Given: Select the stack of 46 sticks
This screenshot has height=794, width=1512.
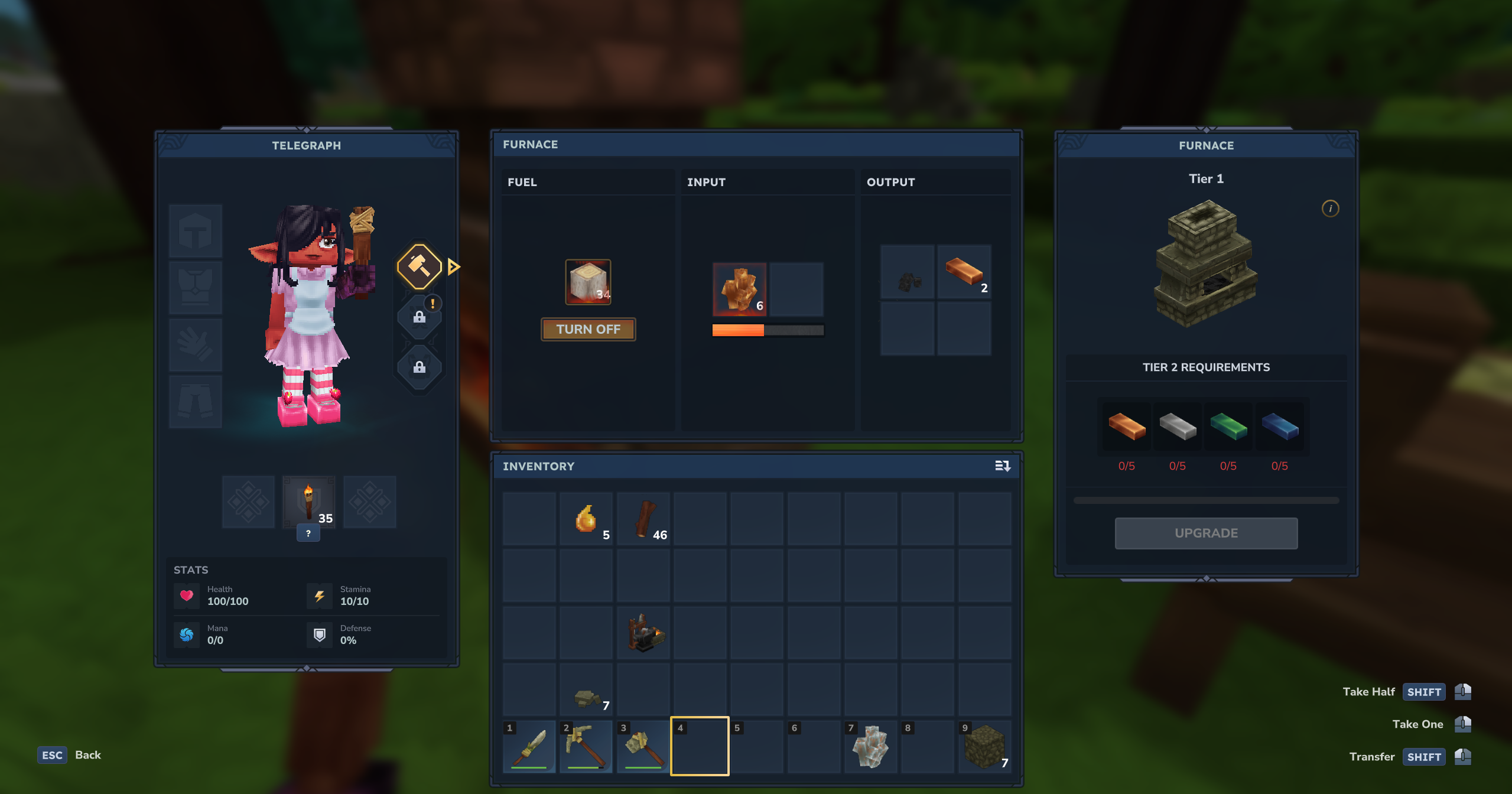Looking at the screenshot, I should click(643, 519).
